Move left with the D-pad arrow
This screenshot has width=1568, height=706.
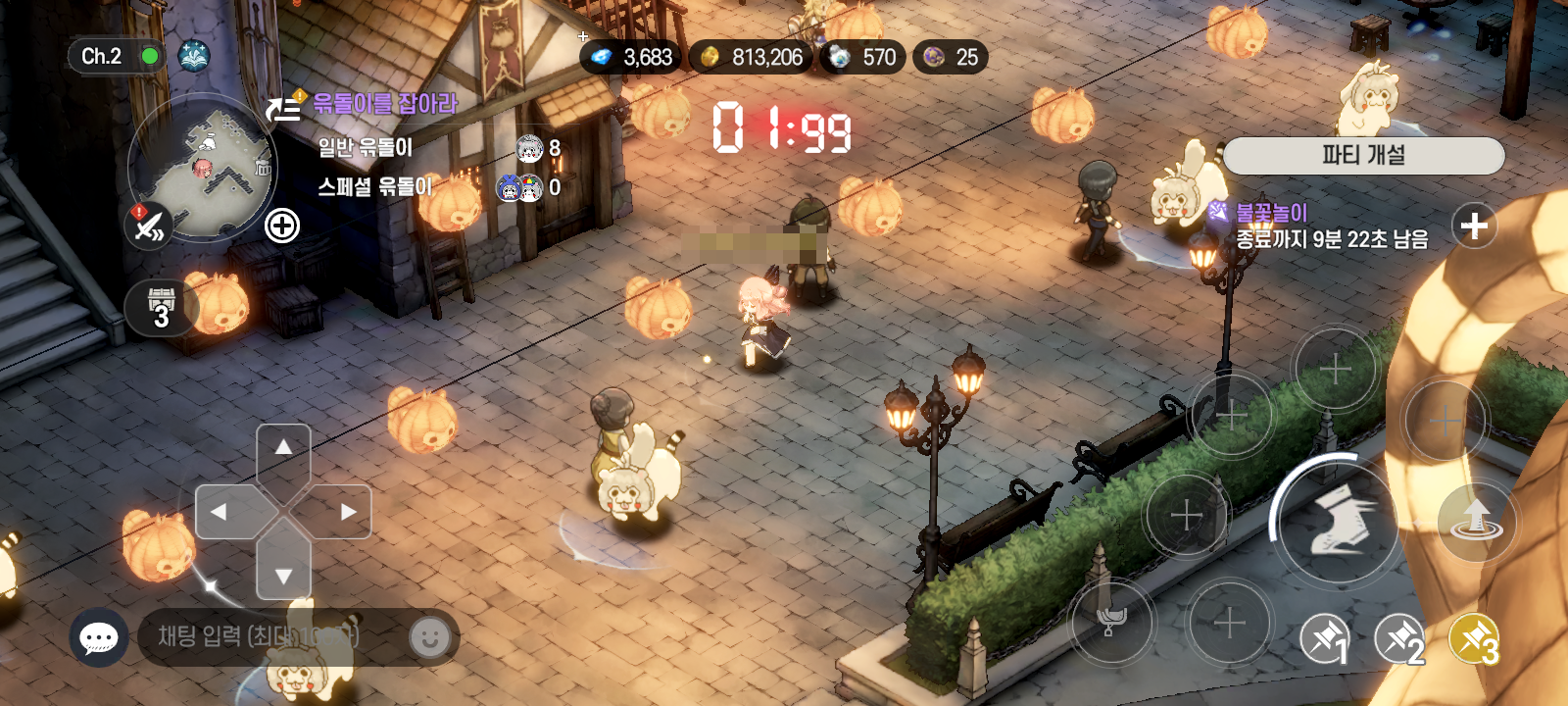(219, 512)
